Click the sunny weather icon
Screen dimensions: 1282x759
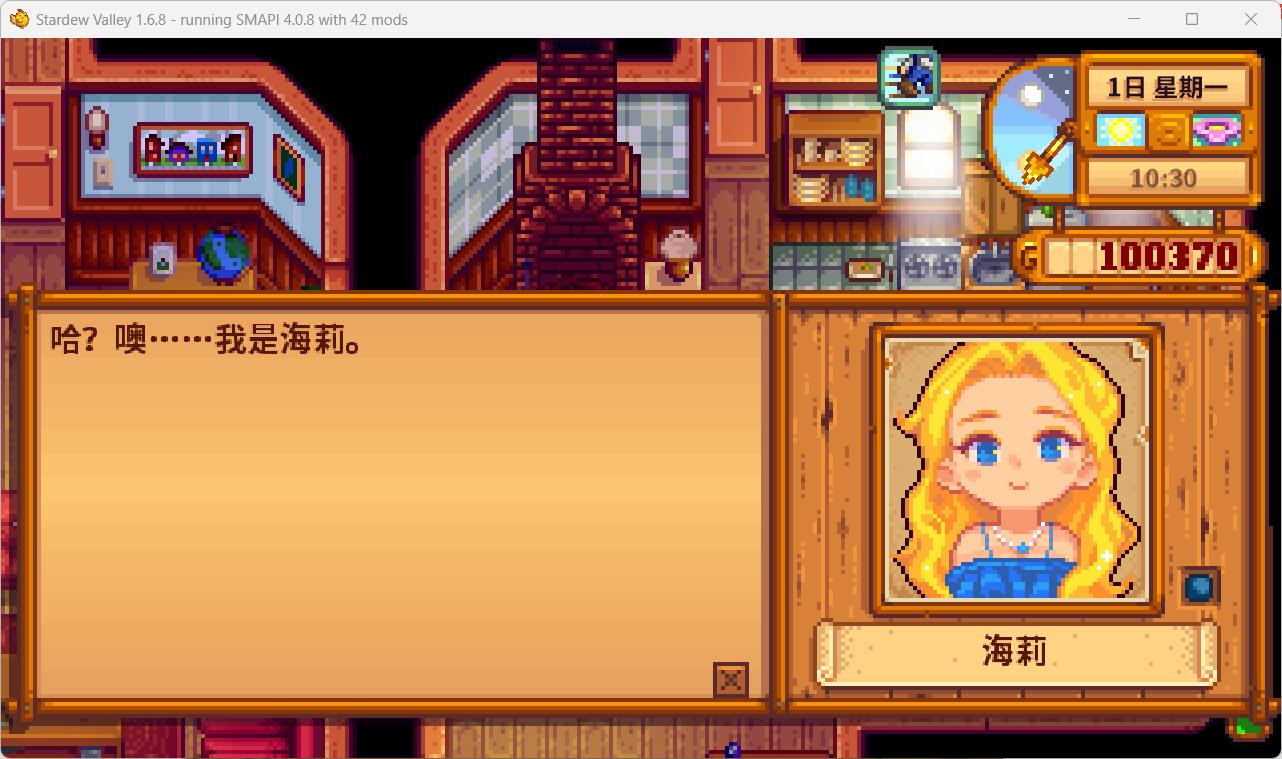pyautogui.click(x=1119, y=129)
